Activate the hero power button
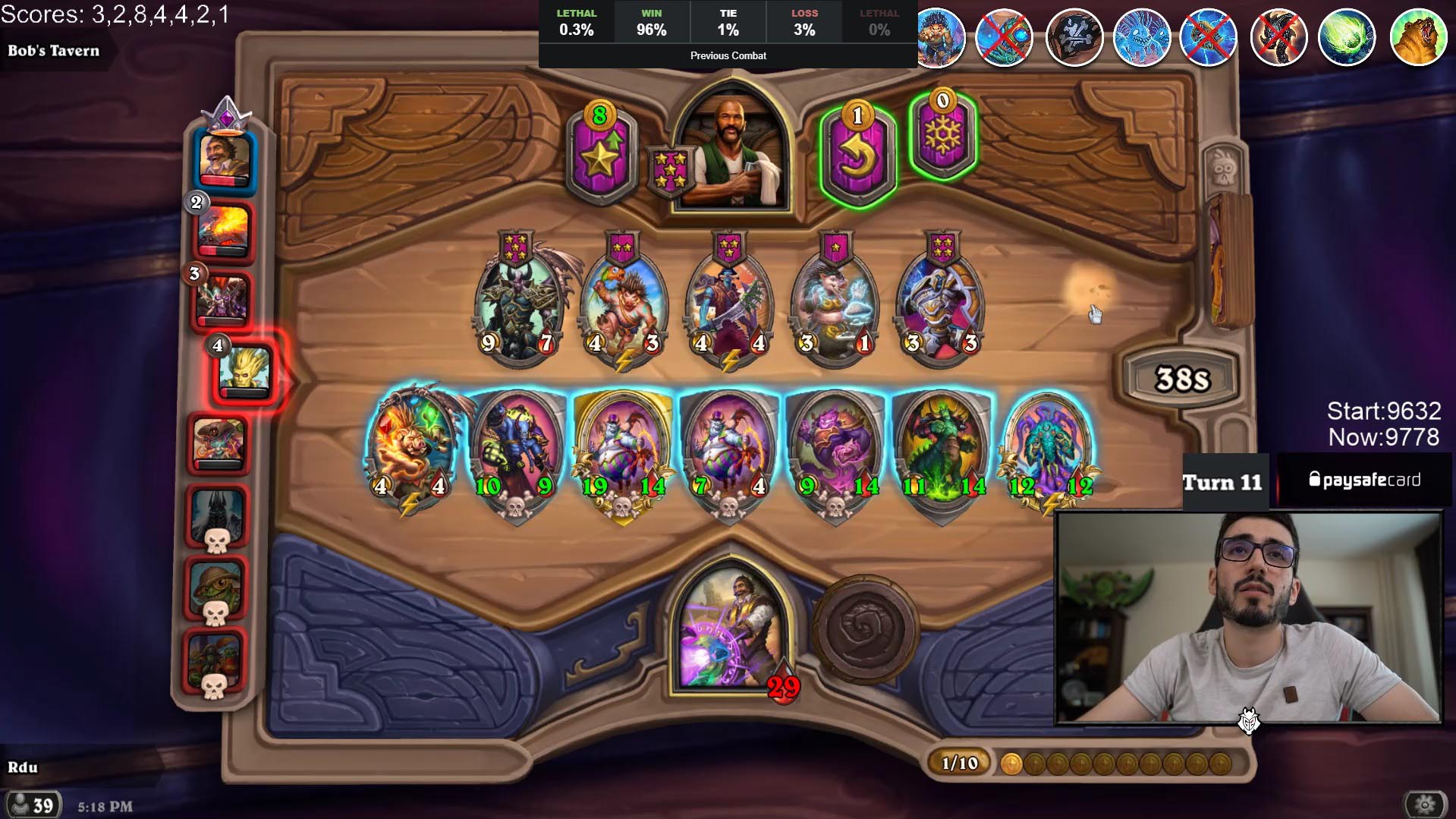This screenshot has width=1456, height=819. (x=864, y=629)
